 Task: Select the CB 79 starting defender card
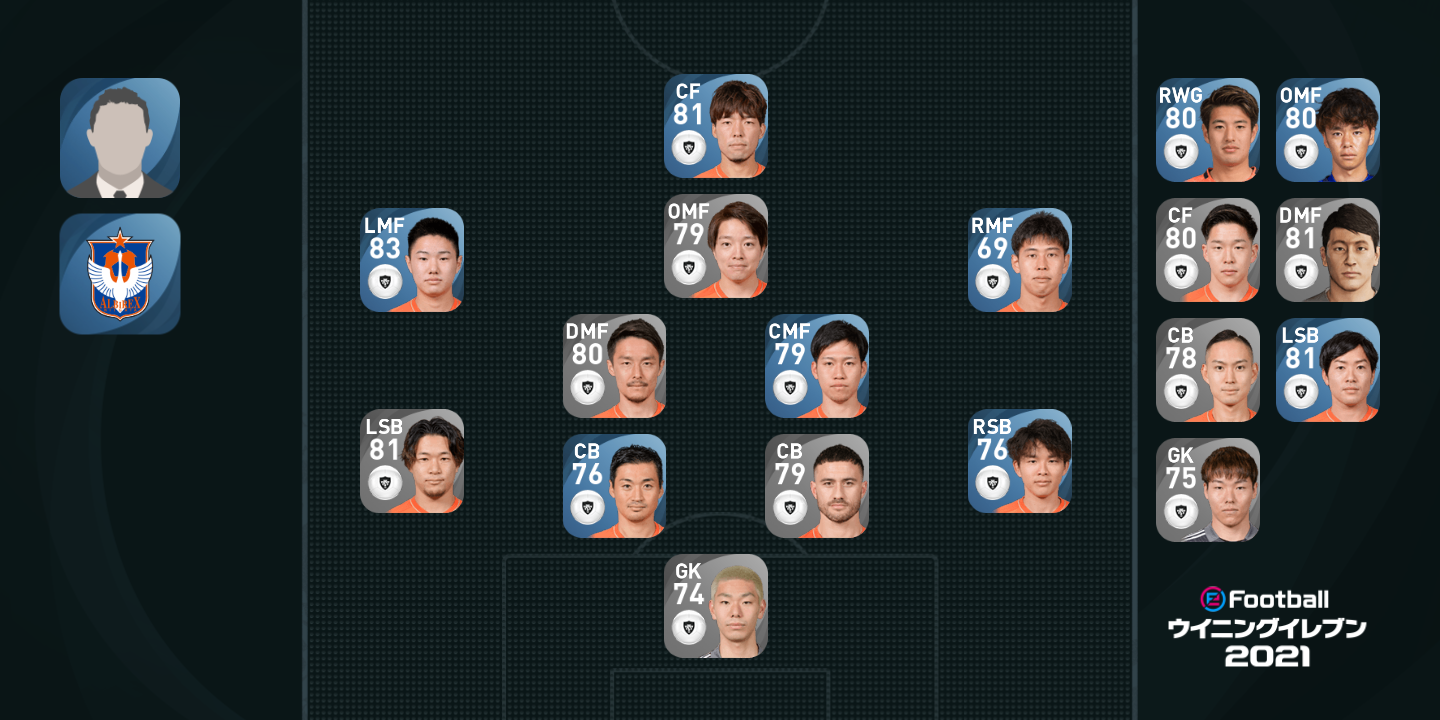pos(817,486)
